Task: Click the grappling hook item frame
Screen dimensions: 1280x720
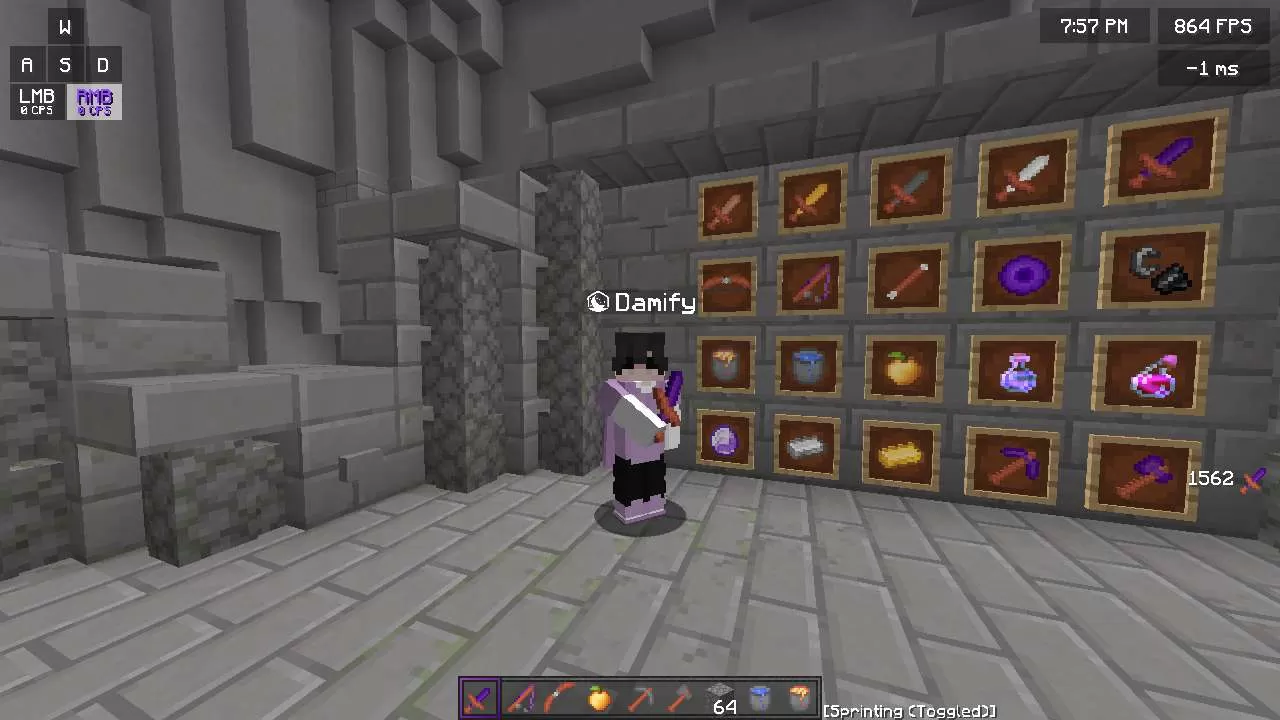Action: point(1160,270)
